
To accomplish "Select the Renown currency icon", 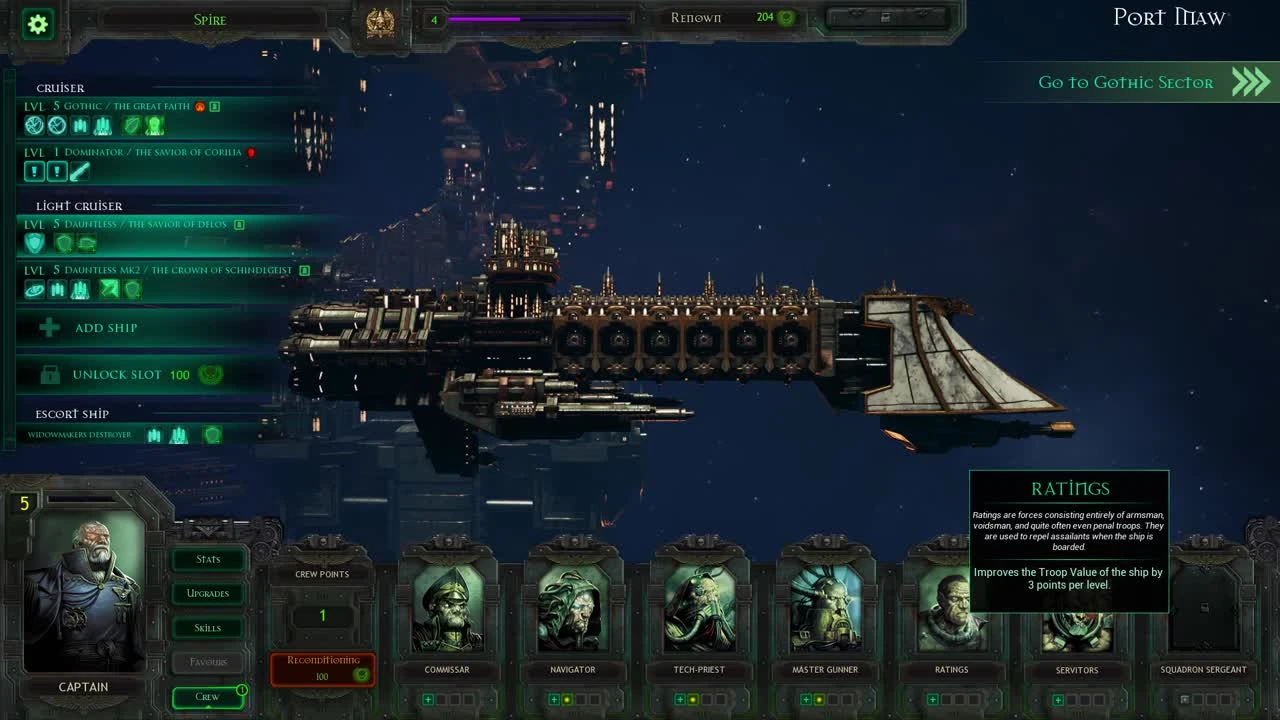I will (x=786, y=17).
